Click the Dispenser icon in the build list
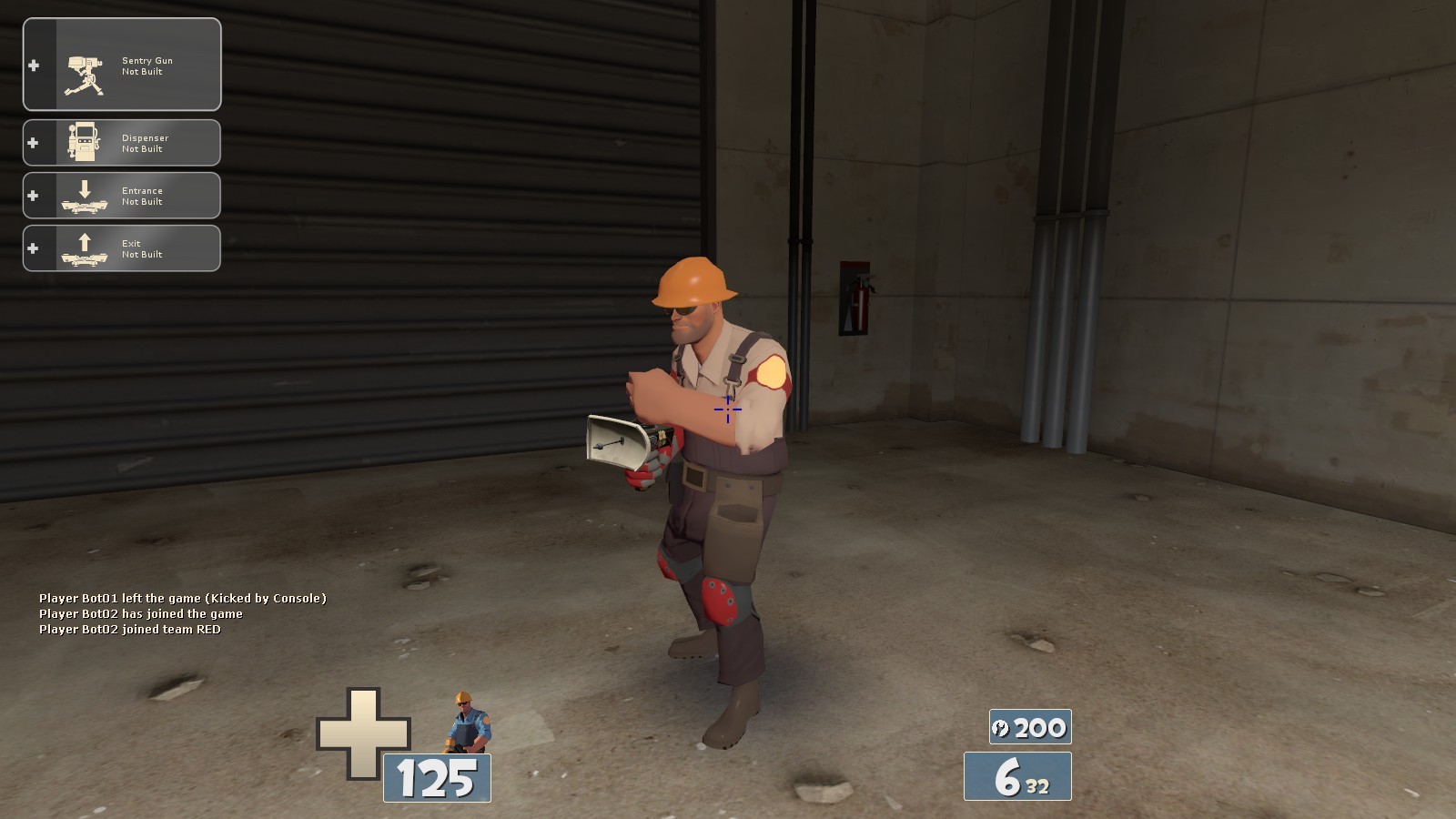Image resolution: width=1456 pixels, height=819 pixels. 84,141
